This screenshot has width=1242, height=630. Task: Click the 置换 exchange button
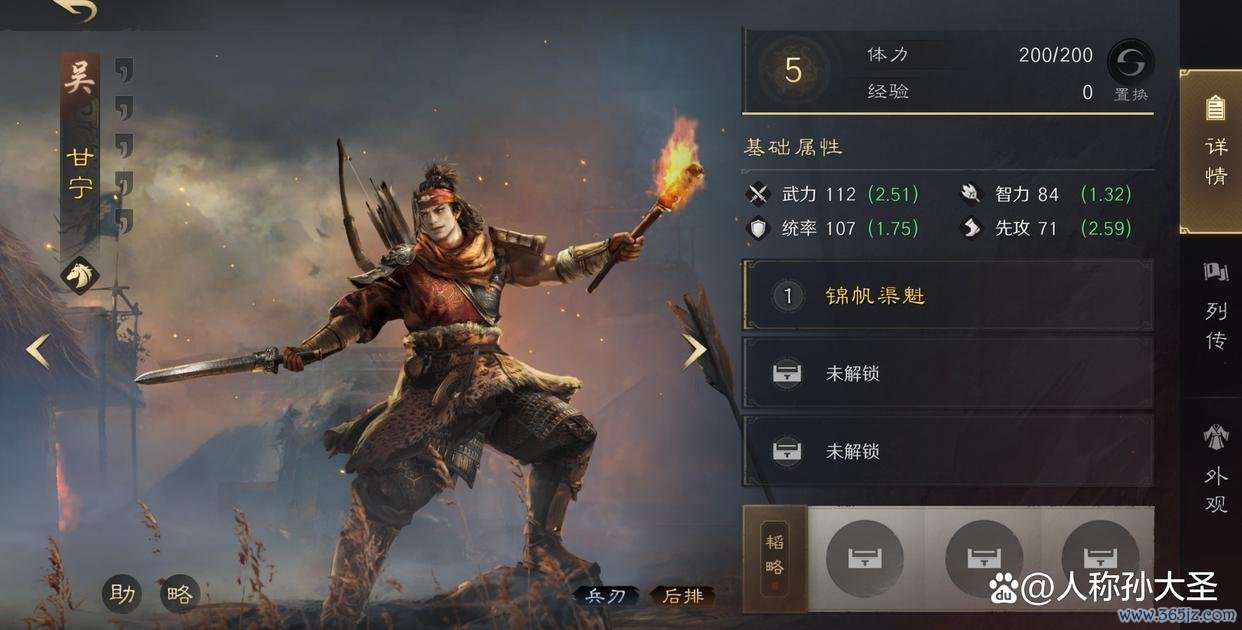pos(1131,70)
